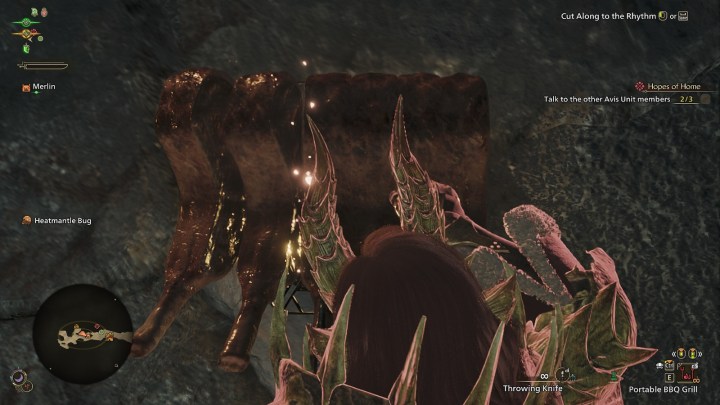720x405 pixels.
Task: Select Palico companion Merlin's name tag
Action: [42, 88]
